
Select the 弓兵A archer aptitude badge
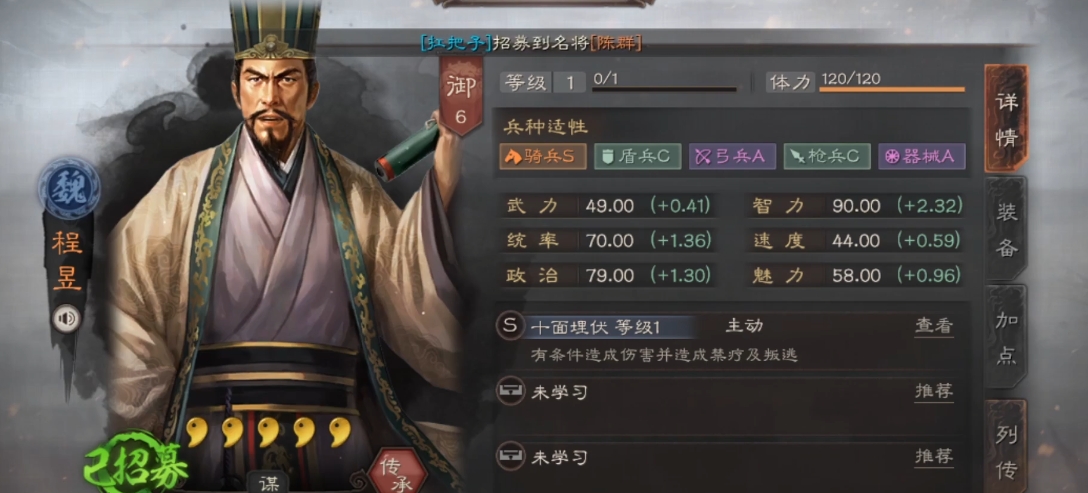(x=730, y=156)
